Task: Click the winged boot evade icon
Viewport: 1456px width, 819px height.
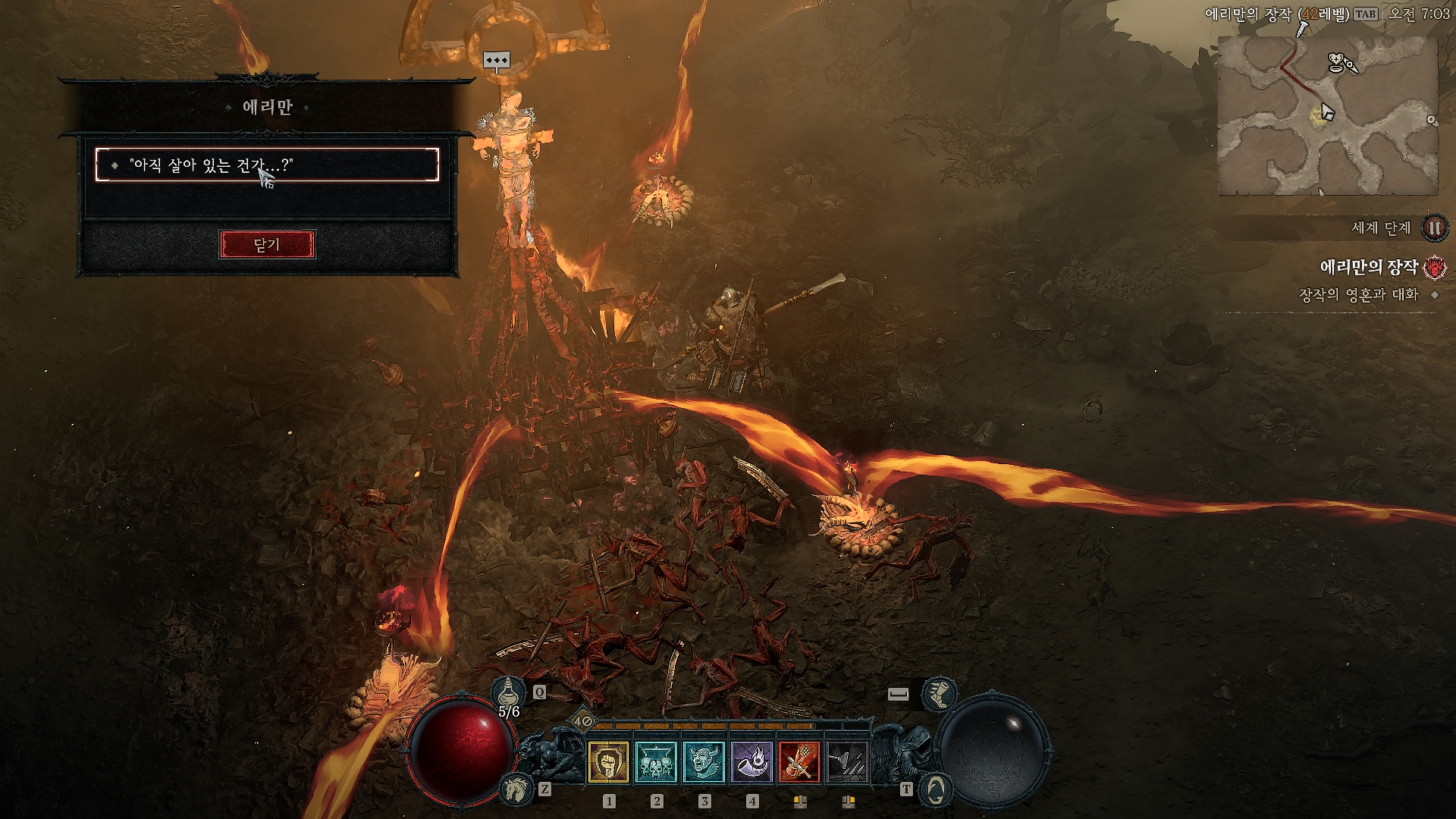Action: click(939, 693)
